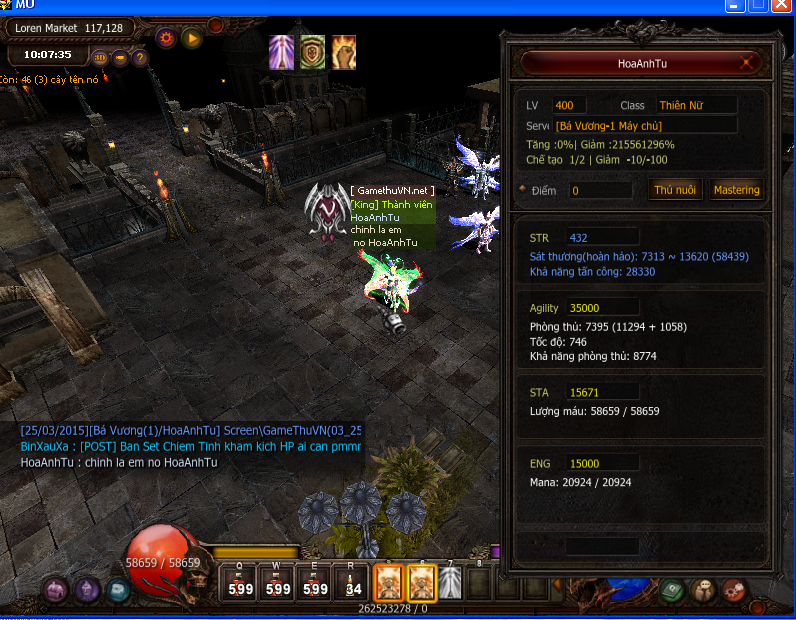The height and width of the screenshot is (620, 796).
Task: Activate the white wings skill in slot 7
Action: pyautogui.click(x=451, y=582)
